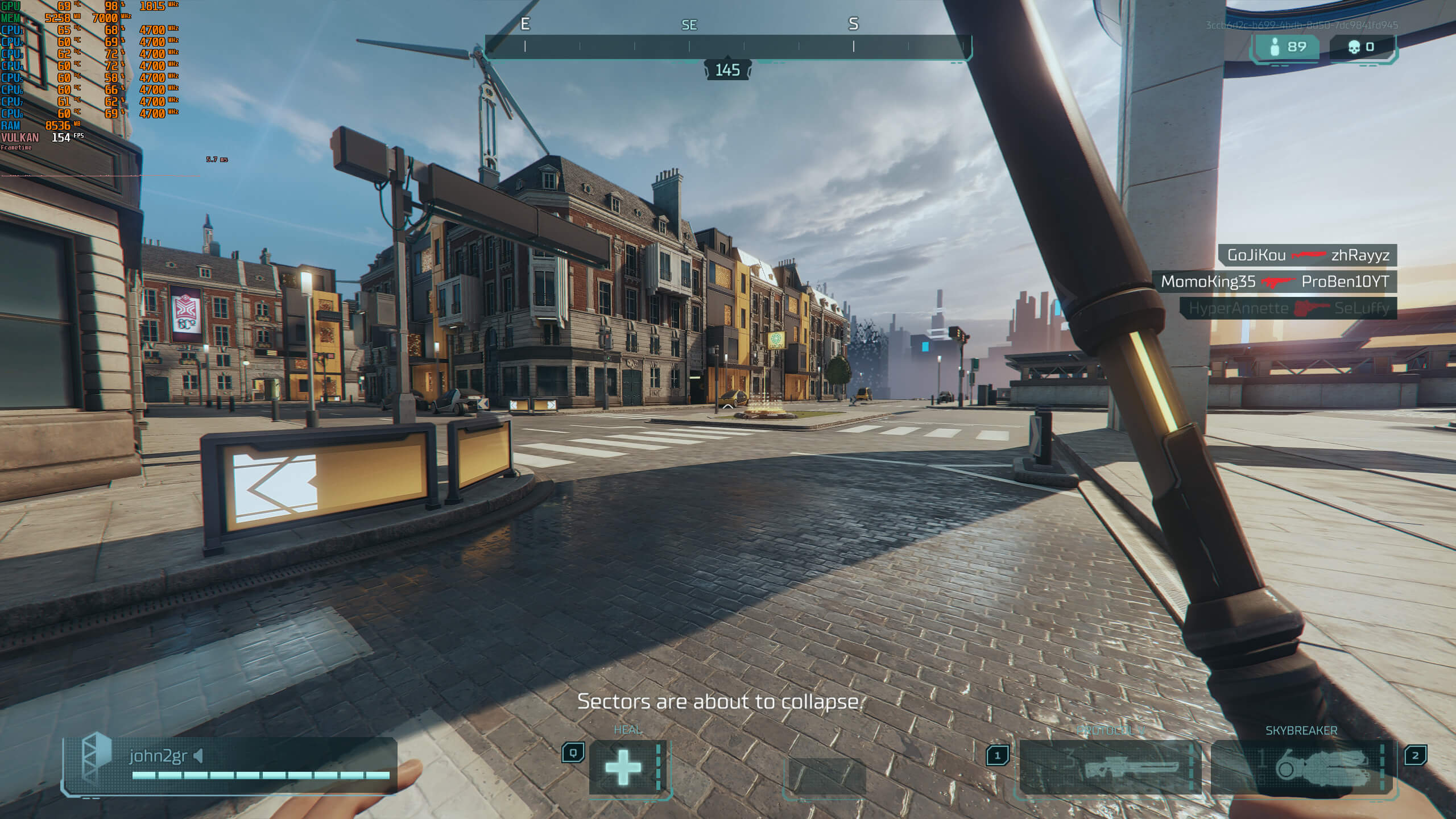Click the skull kill counter icon
This screenshot has height=819, width=1456.
[1354, 47]
